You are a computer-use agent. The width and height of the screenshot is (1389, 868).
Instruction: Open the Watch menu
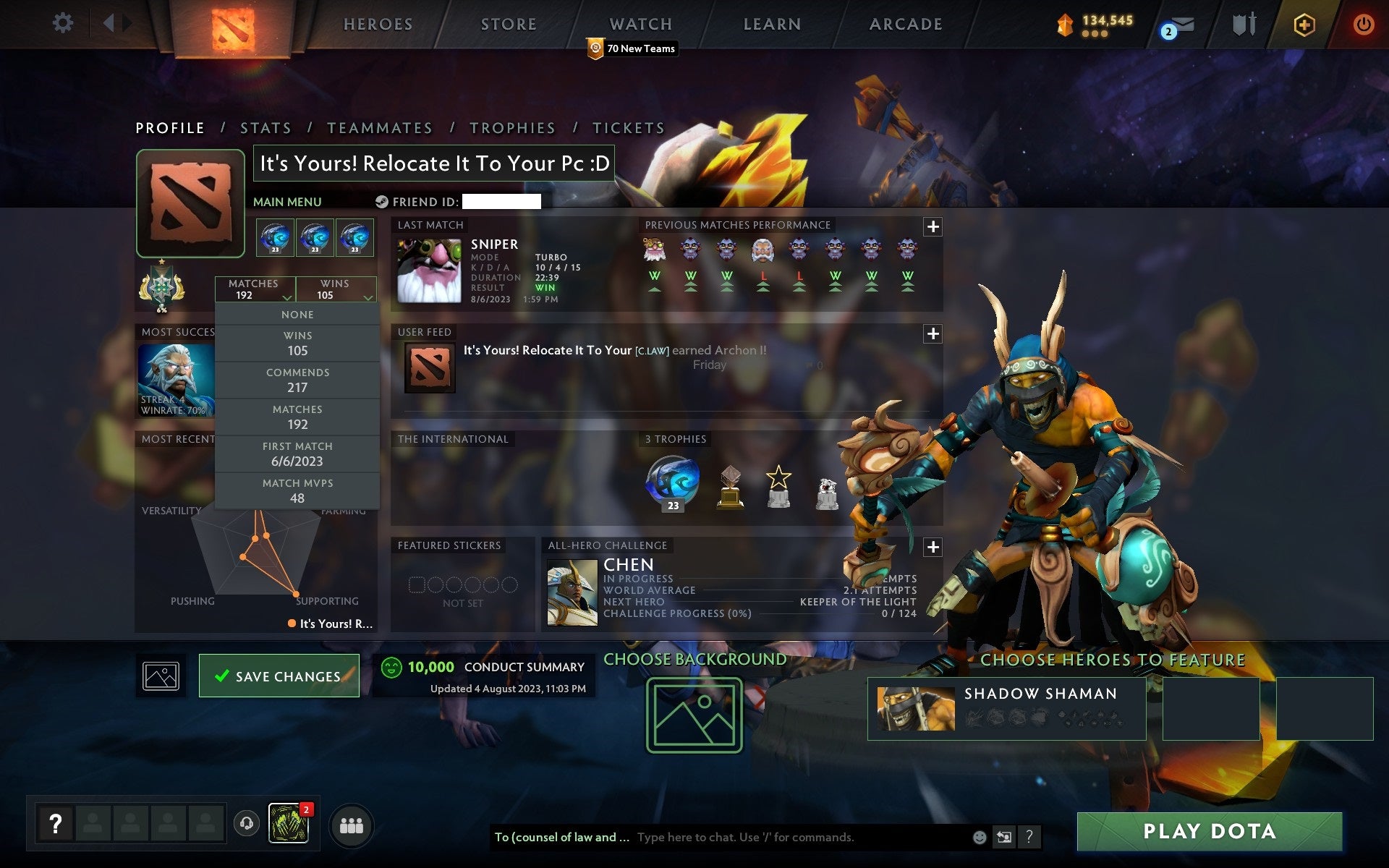(640, 24)
